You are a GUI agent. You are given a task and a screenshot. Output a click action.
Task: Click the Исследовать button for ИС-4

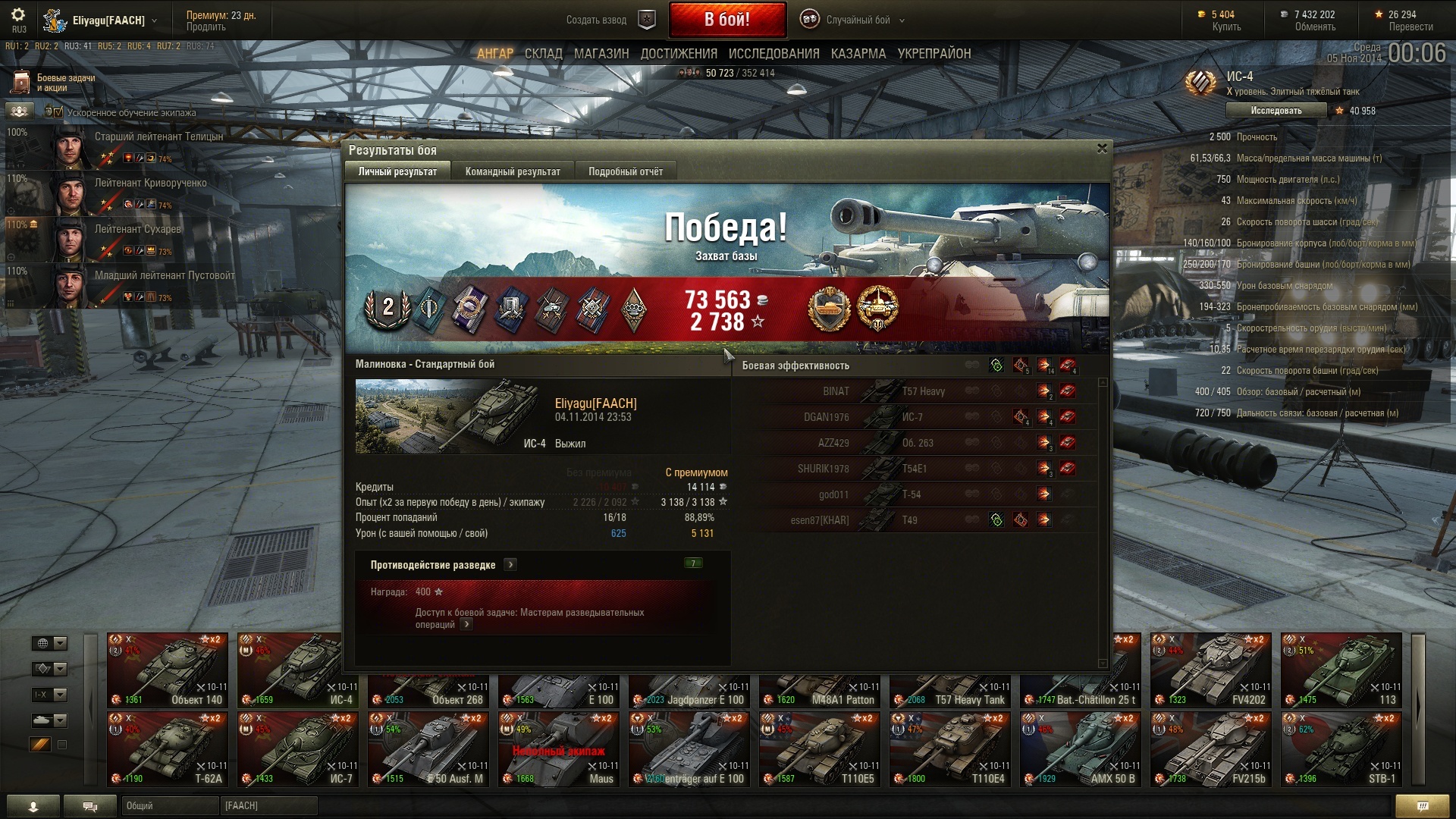pos(1276,111)
